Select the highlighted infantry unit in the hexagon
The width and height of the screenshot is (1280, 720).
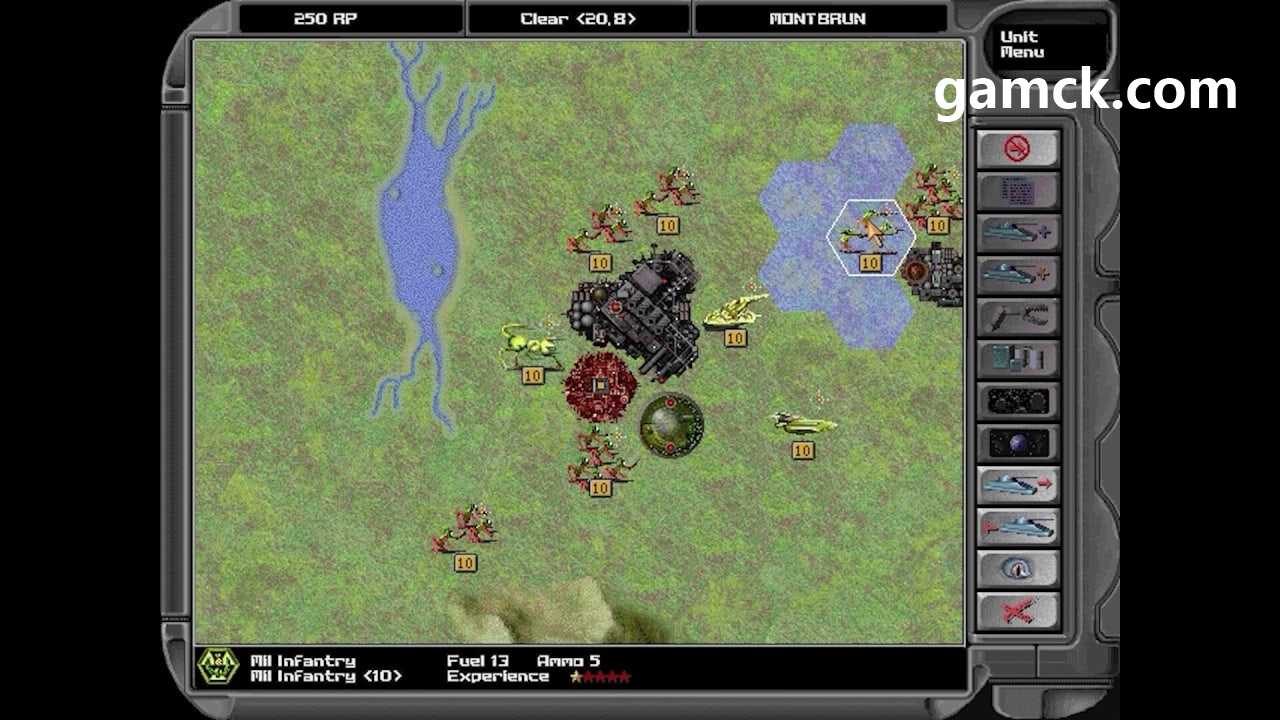(x=869, y=233)
